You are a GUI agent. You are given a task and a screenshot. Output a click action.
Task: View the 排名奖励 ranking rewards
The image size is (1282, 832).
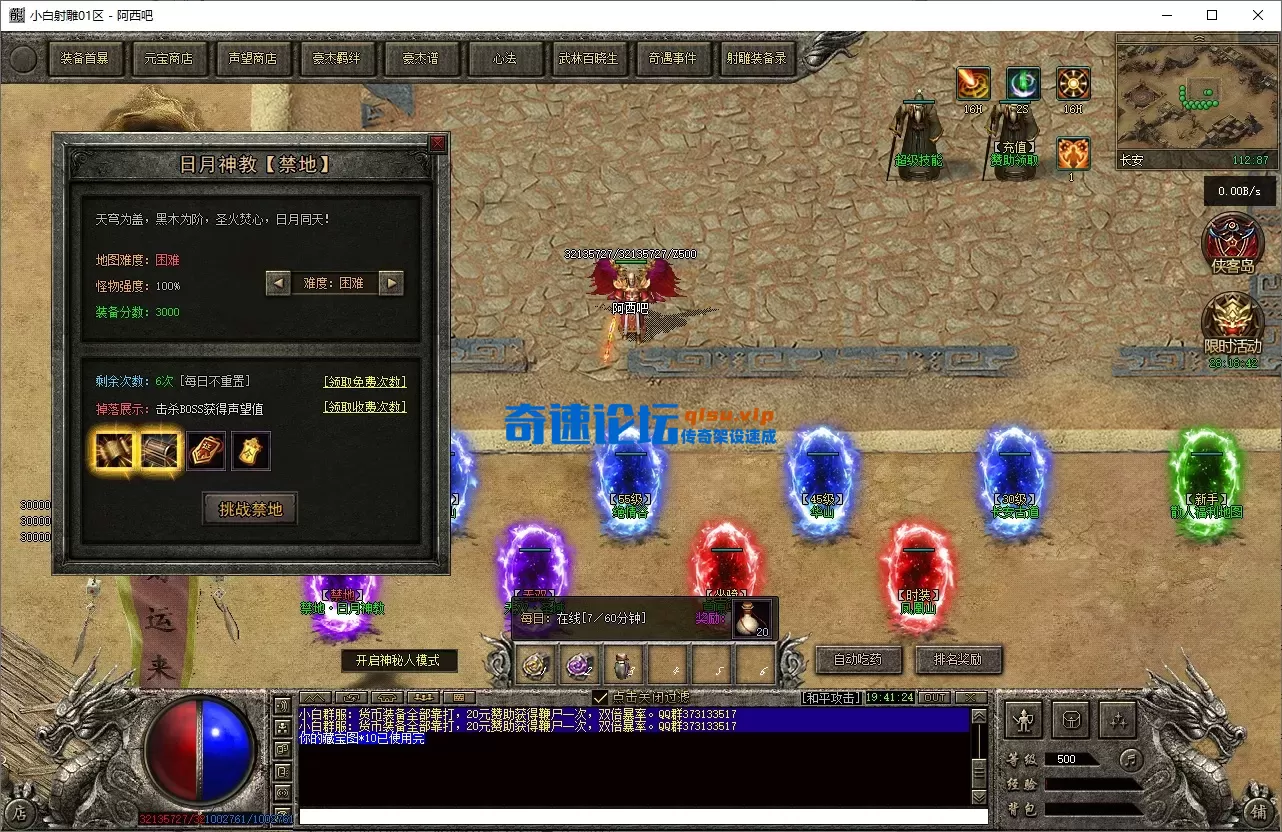(x=957, y=660)
